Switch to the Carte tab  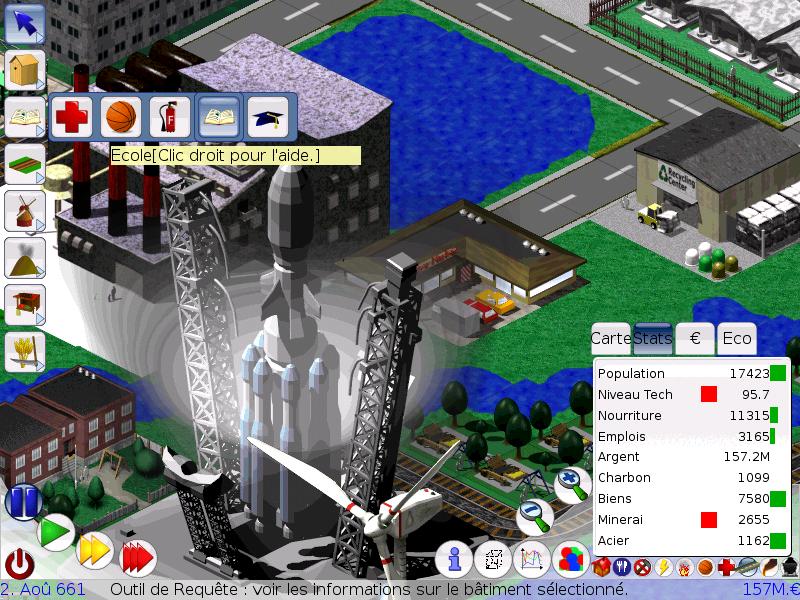[x=611, y=338]
